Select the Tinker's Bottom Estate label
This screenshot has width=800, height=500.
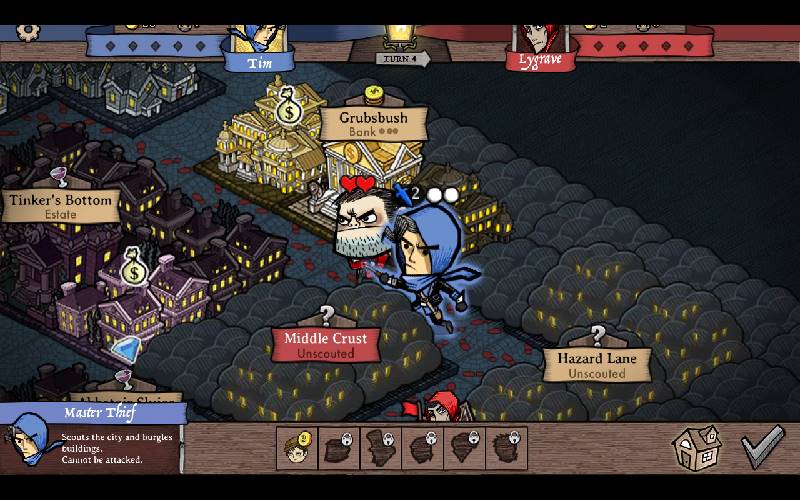pos(61,205)
